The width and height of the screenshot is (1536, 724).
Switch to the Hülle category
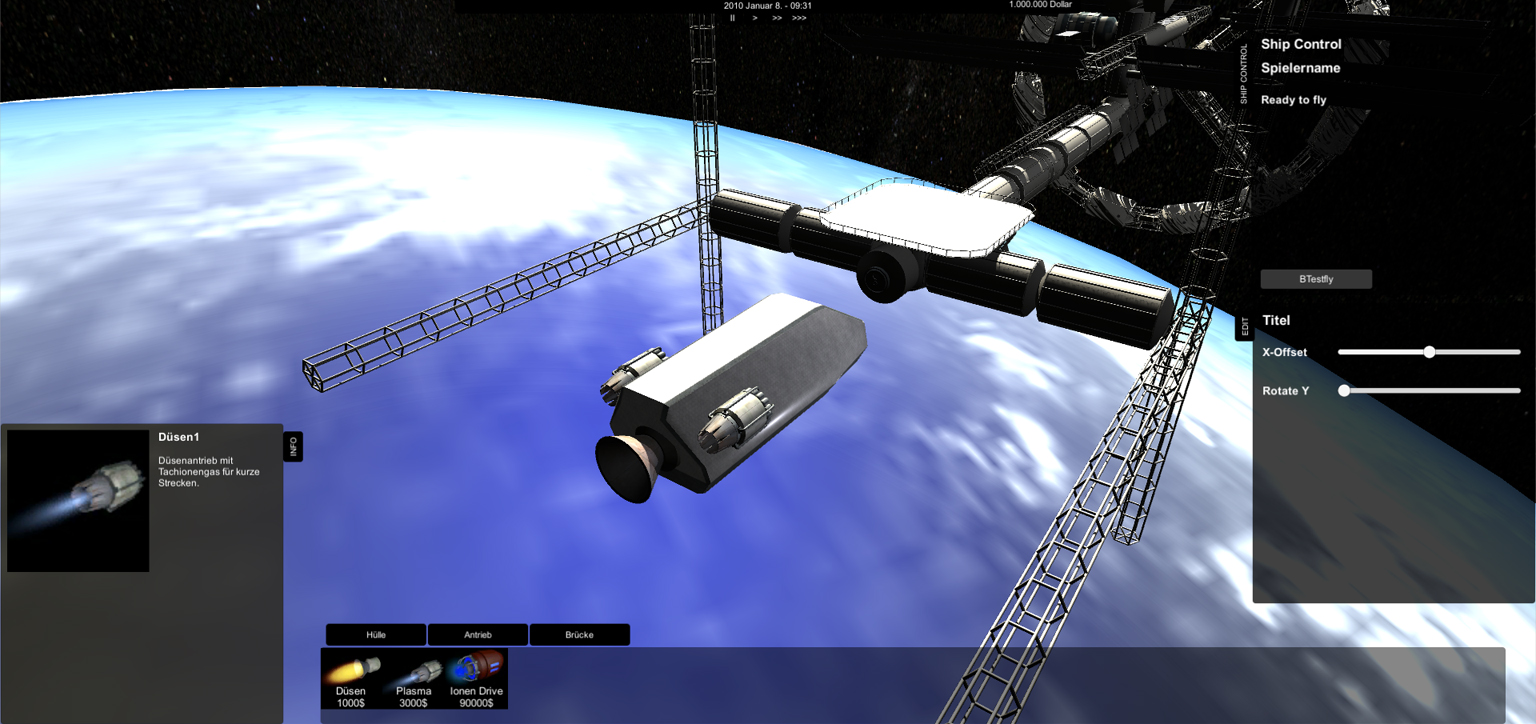[376, 635]
